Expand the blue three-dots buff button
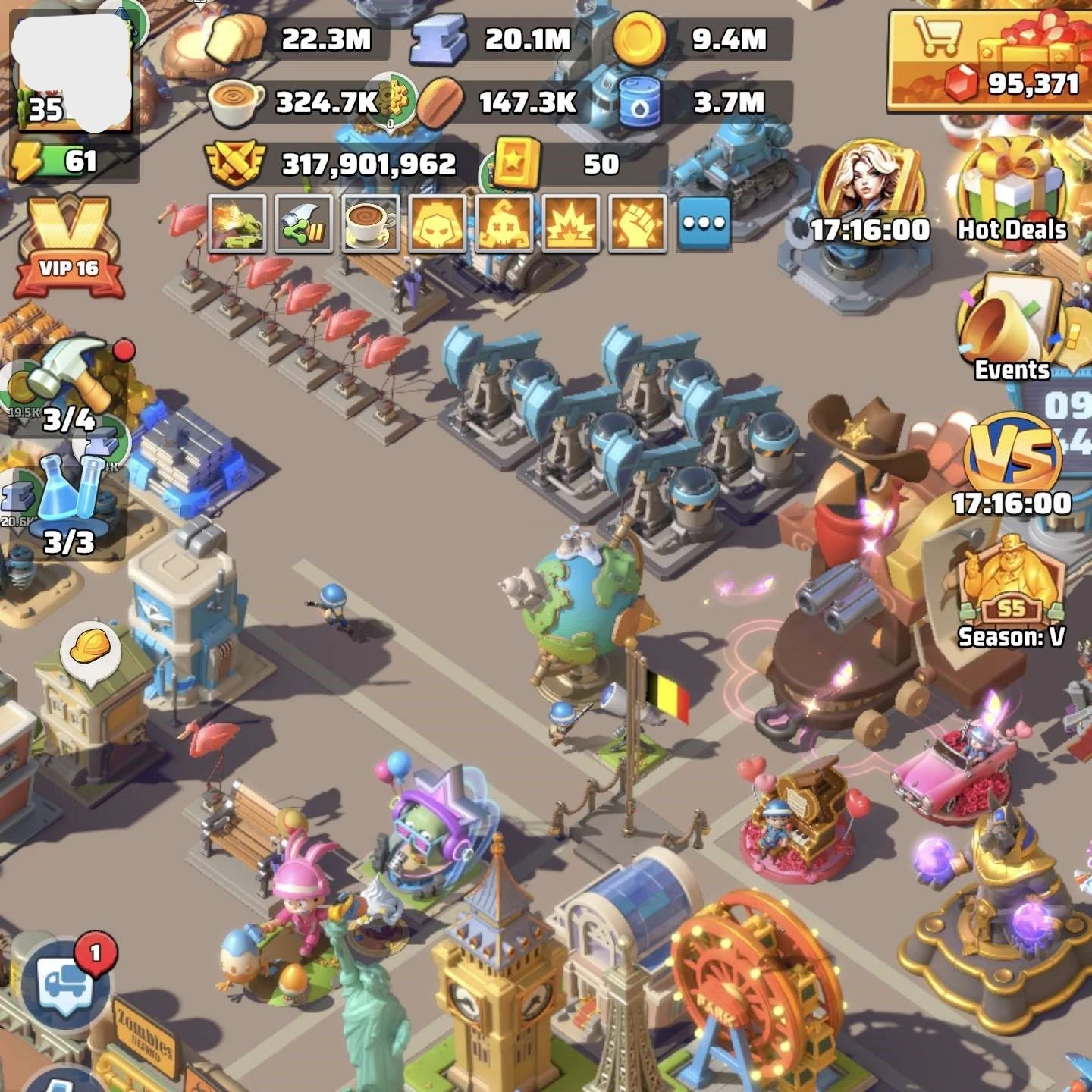 coord(704,224)
